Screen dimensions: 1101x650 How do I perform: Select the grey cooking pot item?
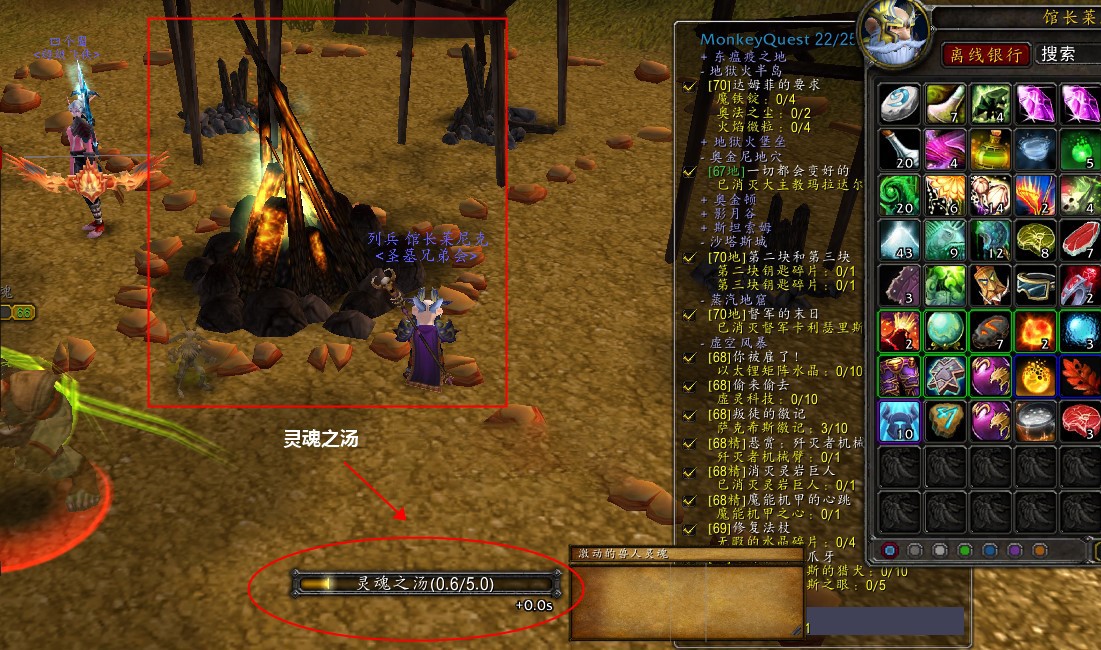tap(1036, 422)
